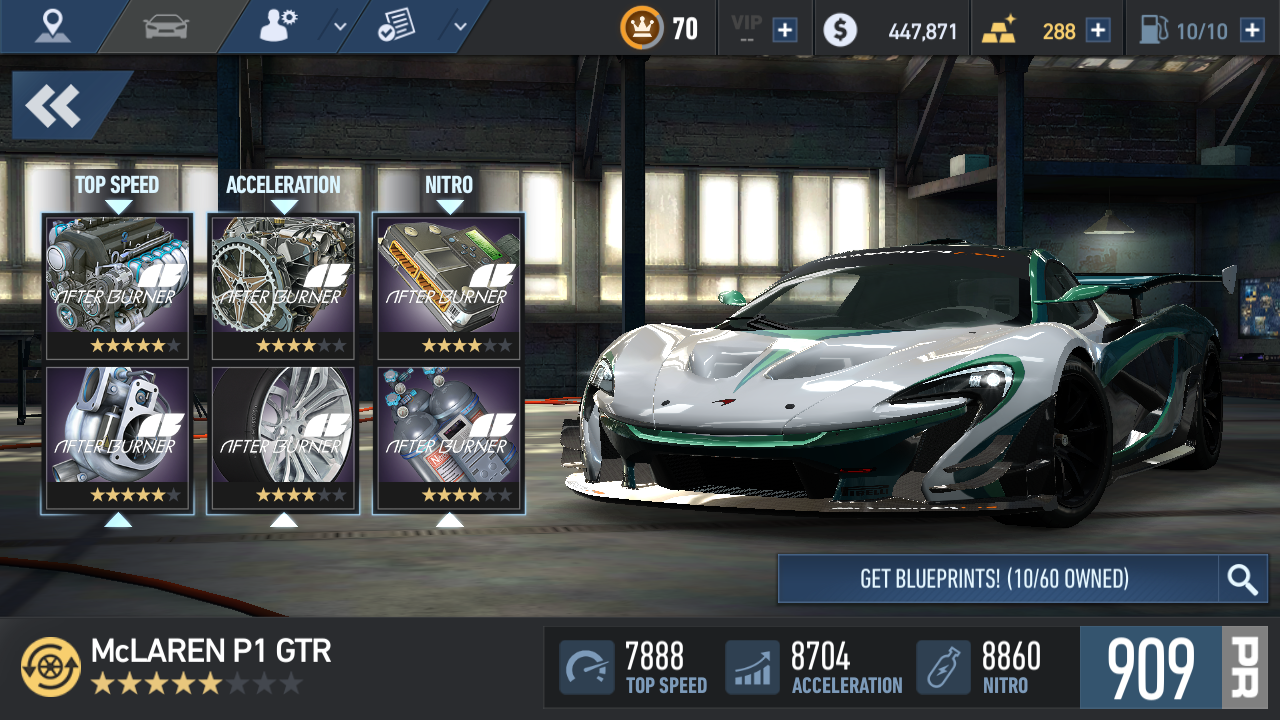
Task: Tap the cash balance dollar icon
Action: [x=840, y=30]
